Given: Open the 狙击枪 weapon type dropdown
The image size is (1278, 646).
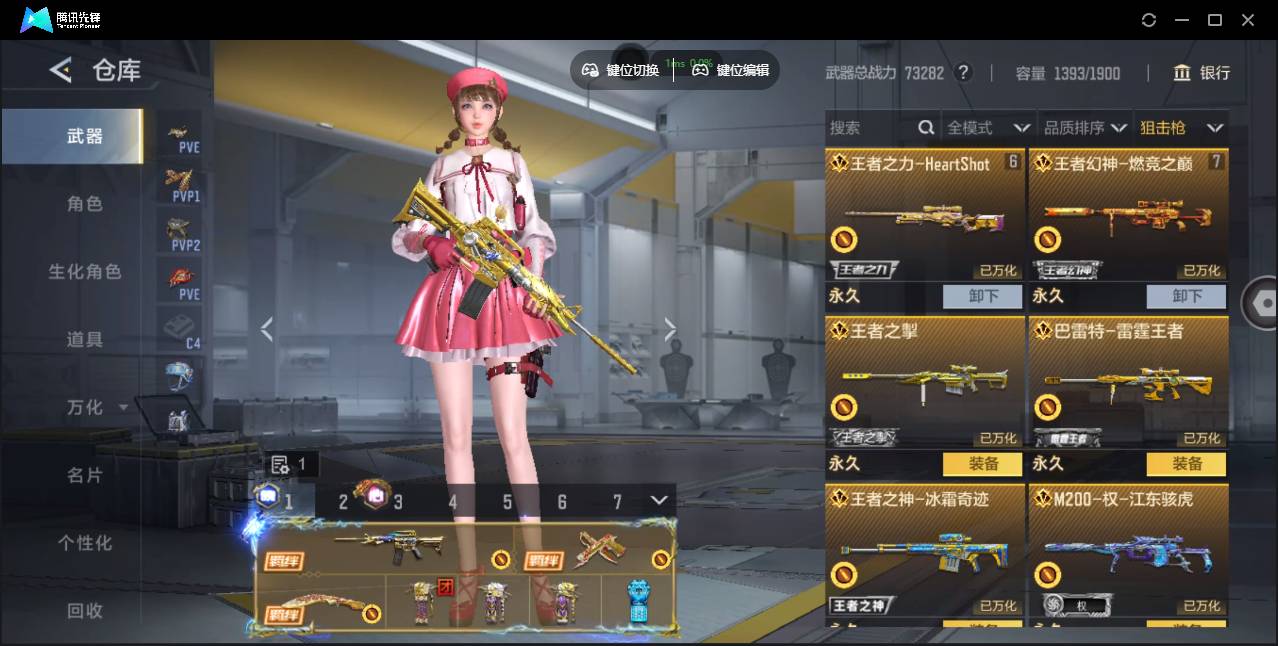Looking at the screenshot, I should click(1180, 128).
